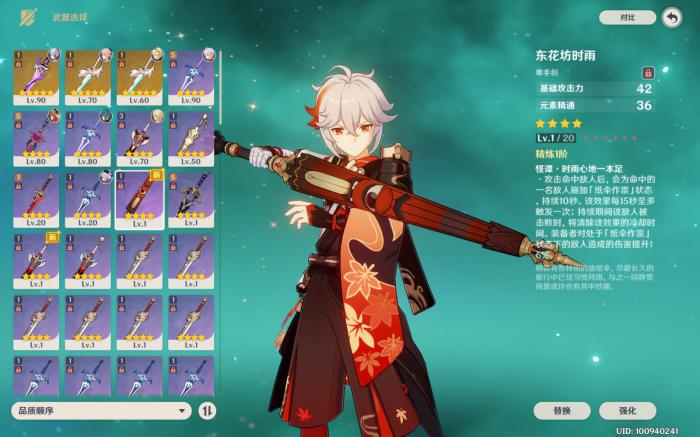Open the 强化 enhance button
The width and height of the screenshot is (700, 437).
pyautogui.click(x=628, y=411)
